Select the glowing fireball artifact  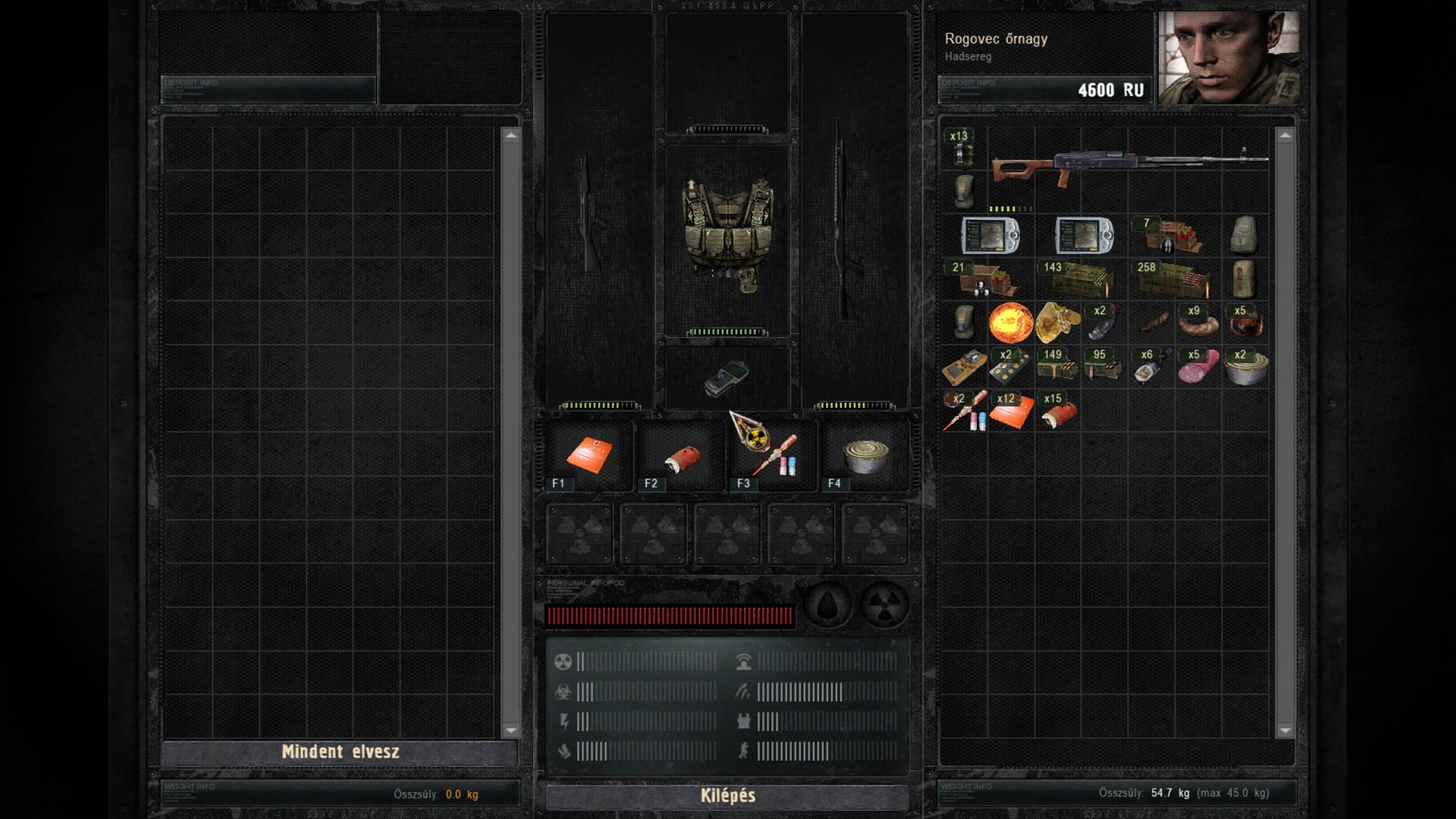click(1011, 323)
